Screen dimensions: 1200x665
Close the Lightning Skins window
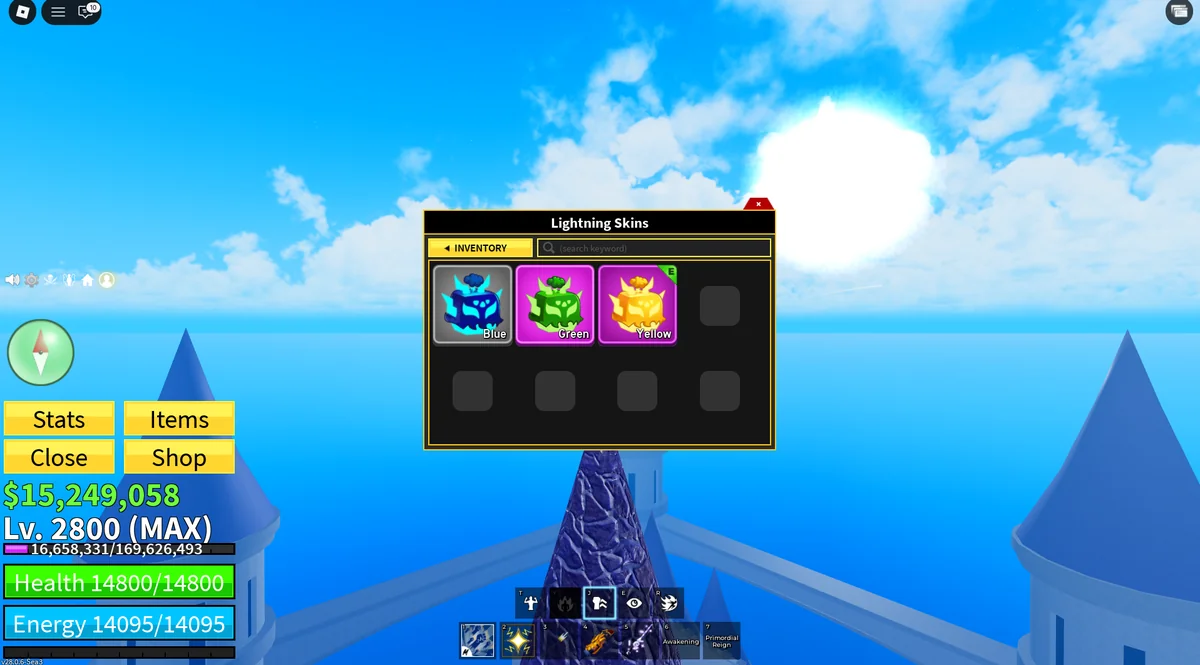pyautogui.click(x=759, y=204)
